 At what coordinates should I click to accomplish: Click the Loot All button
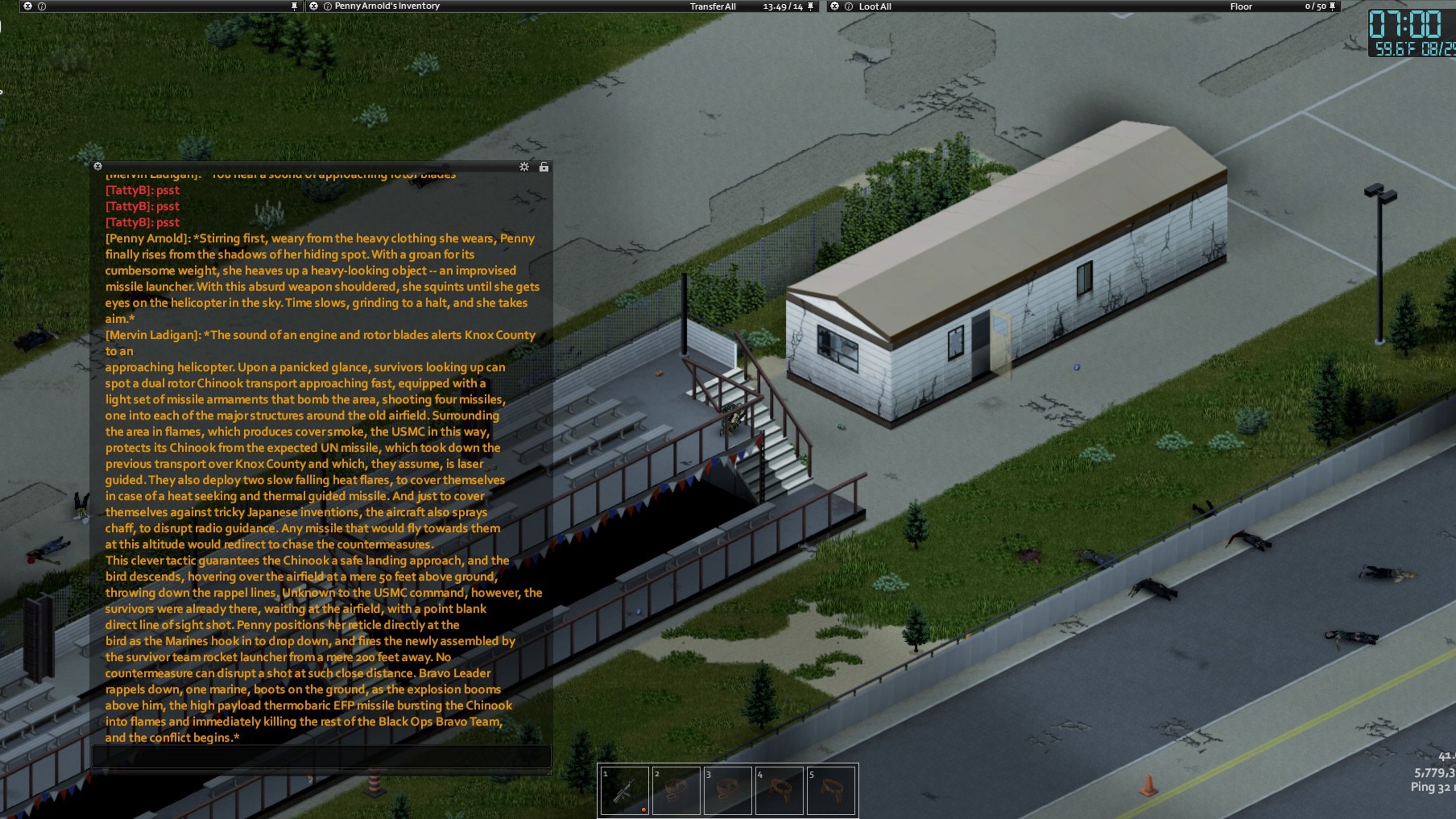[x=874, y=7]
